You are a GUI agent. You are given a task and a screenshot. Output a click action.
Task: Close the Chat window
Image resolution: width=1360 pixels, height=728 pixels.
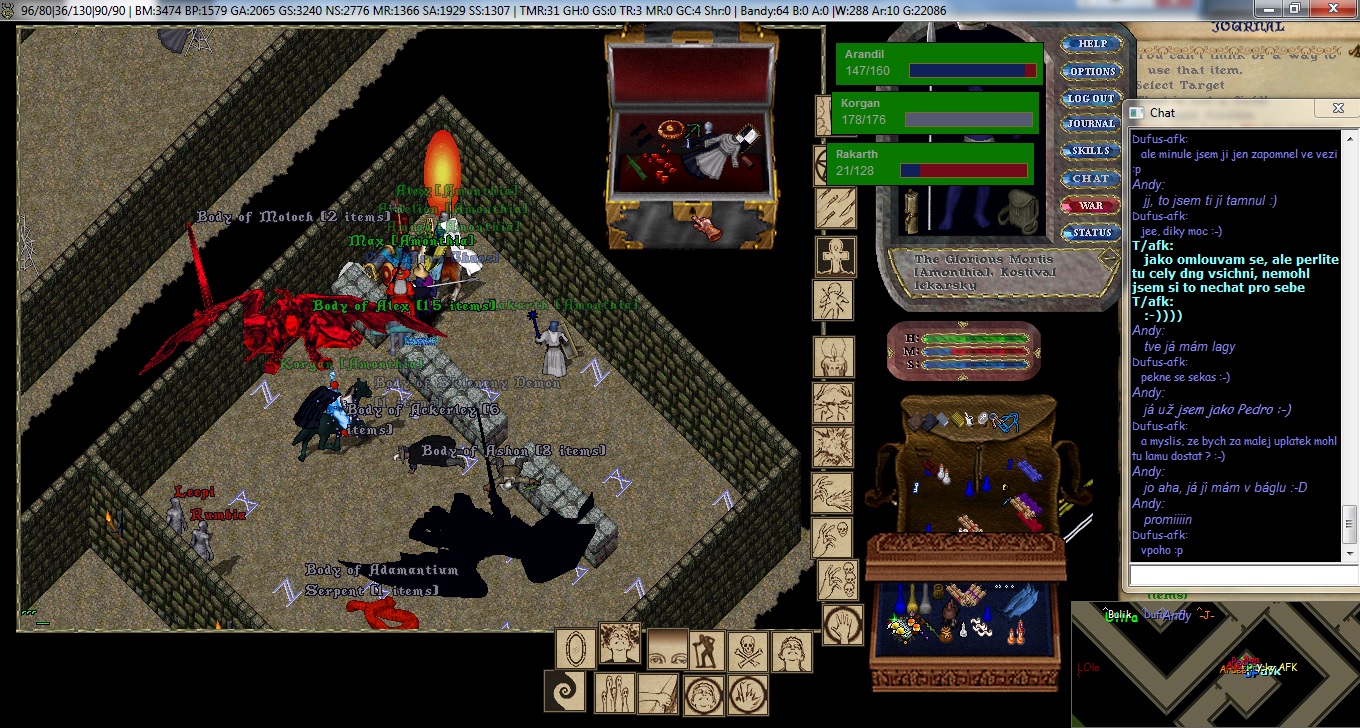tap(1337, 112)
